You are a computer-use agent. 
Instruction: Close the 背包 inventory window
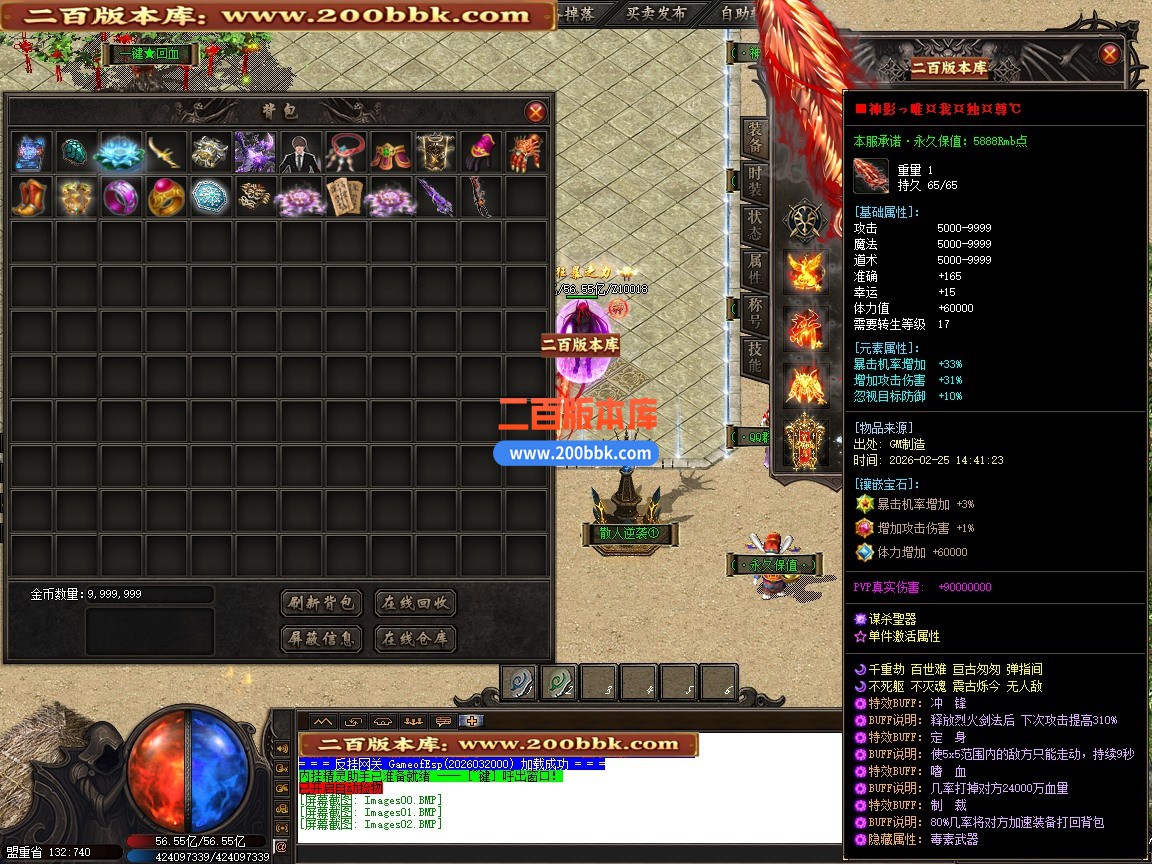click(536, 112)
